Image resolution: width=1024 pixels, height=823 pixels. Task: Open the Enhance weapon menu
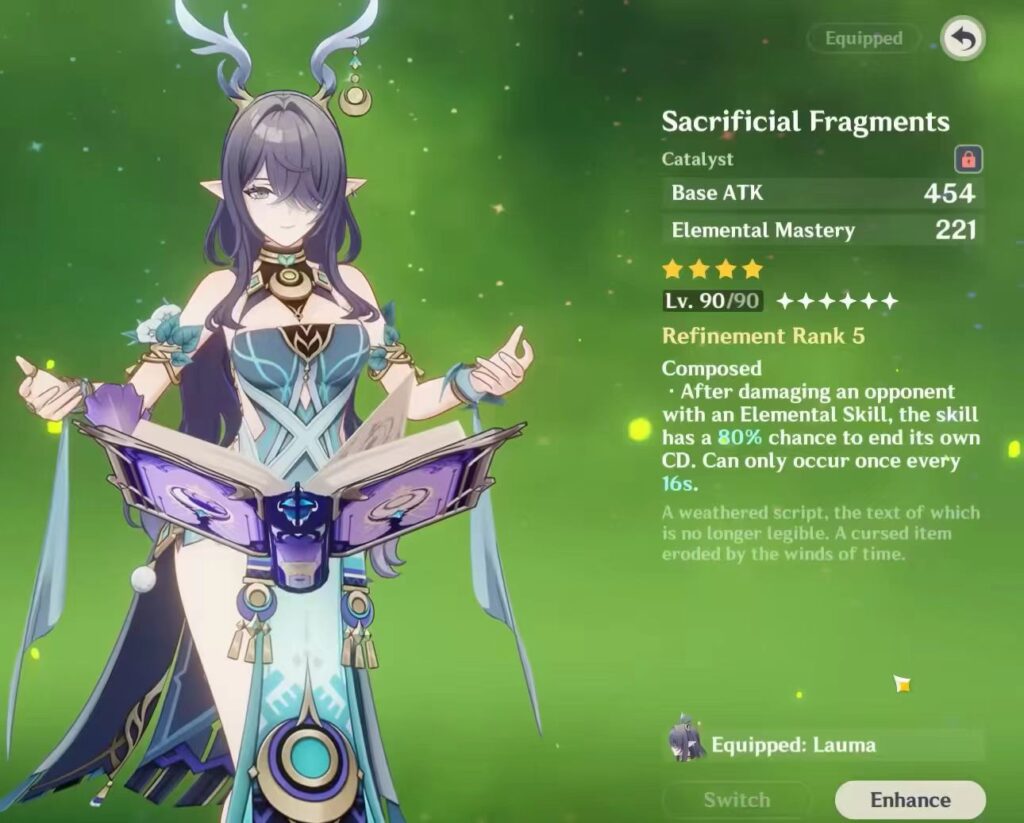pyautogui.click(x=910, y=800)
